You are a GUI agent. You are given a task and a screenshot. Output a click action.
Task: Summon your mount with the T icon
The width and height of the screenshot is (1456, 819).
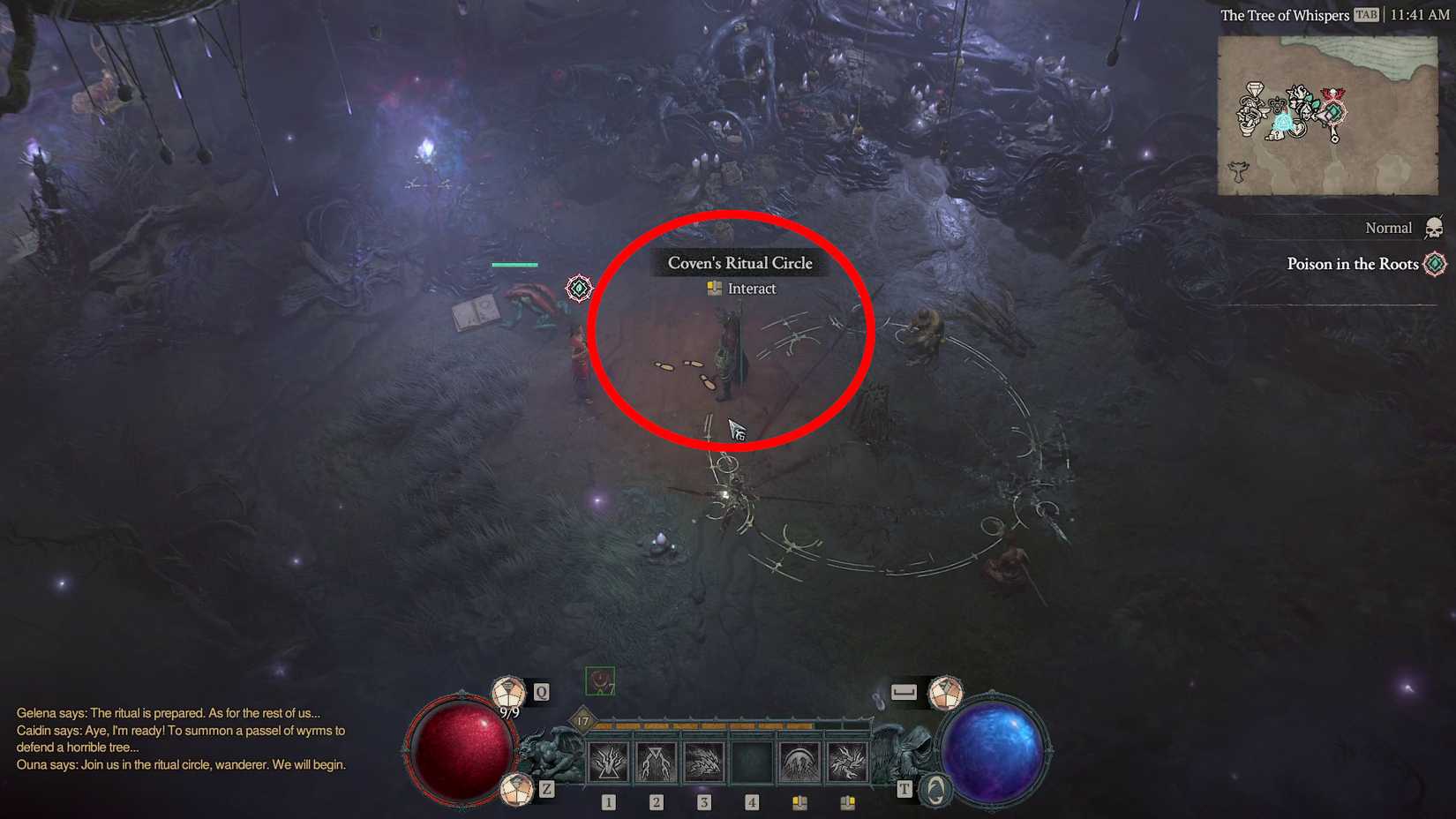click(x=934, y=788)
